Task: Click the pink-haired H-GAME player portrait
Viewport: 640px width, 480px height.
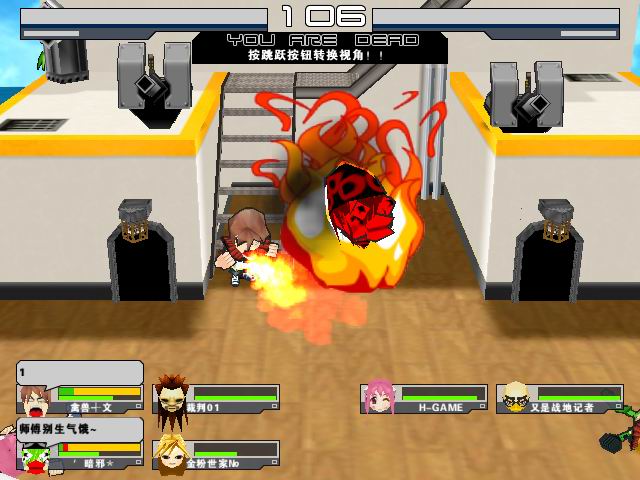Action: coord(378,396)
